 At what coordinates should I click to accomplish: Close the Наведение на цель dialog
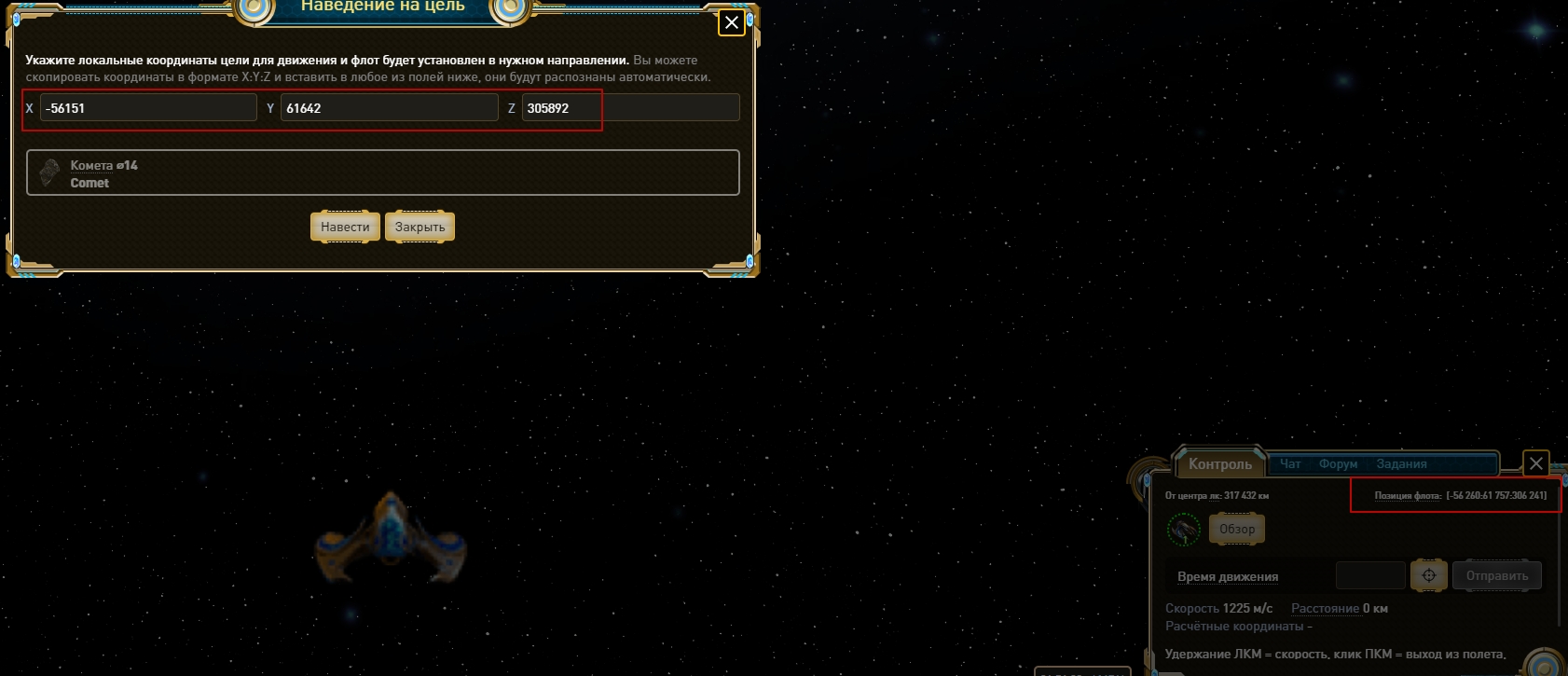click(x=732, y=22)
